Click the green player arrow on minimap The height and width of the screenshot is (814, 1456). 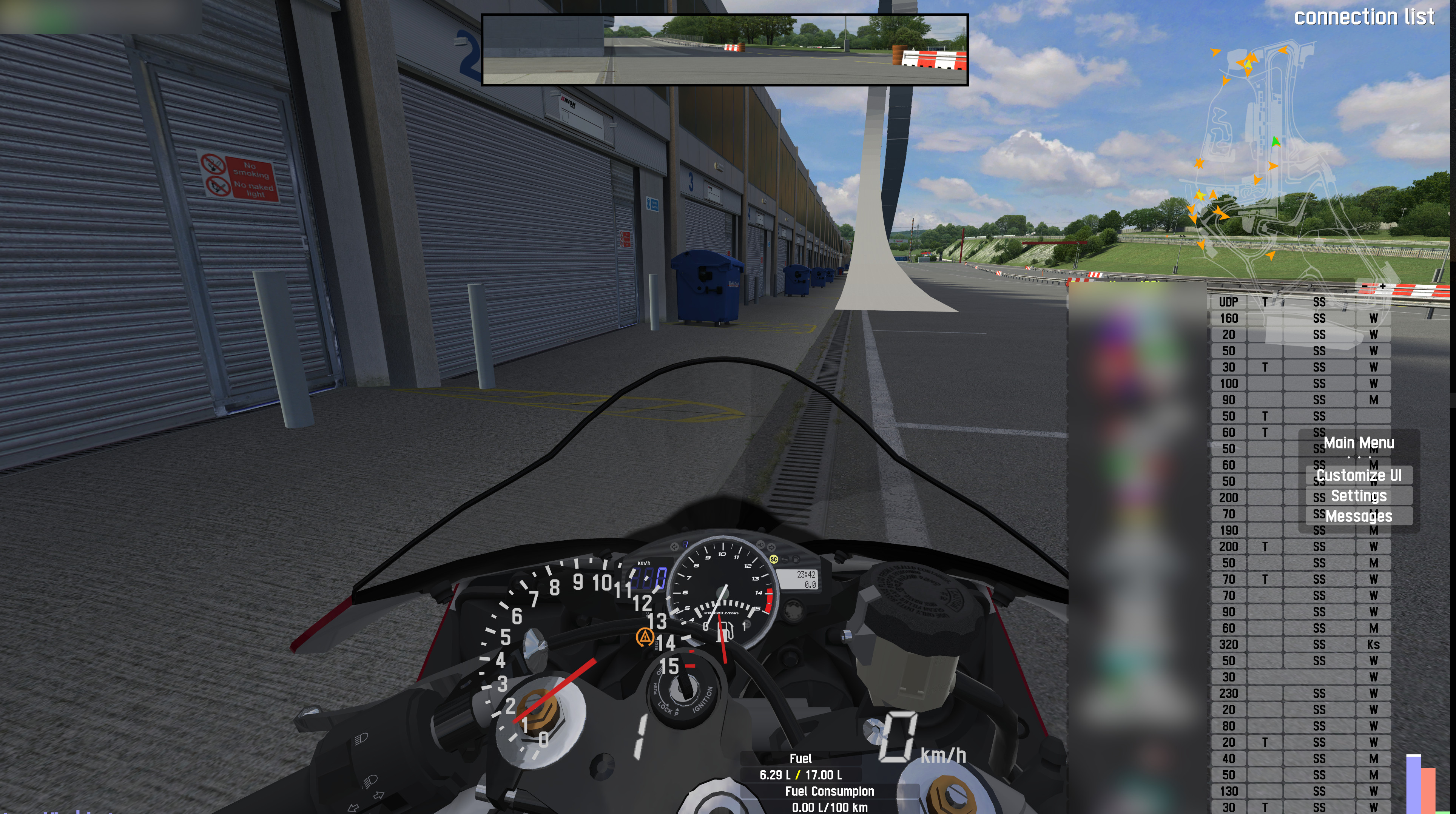click(x=1275, y=141)
